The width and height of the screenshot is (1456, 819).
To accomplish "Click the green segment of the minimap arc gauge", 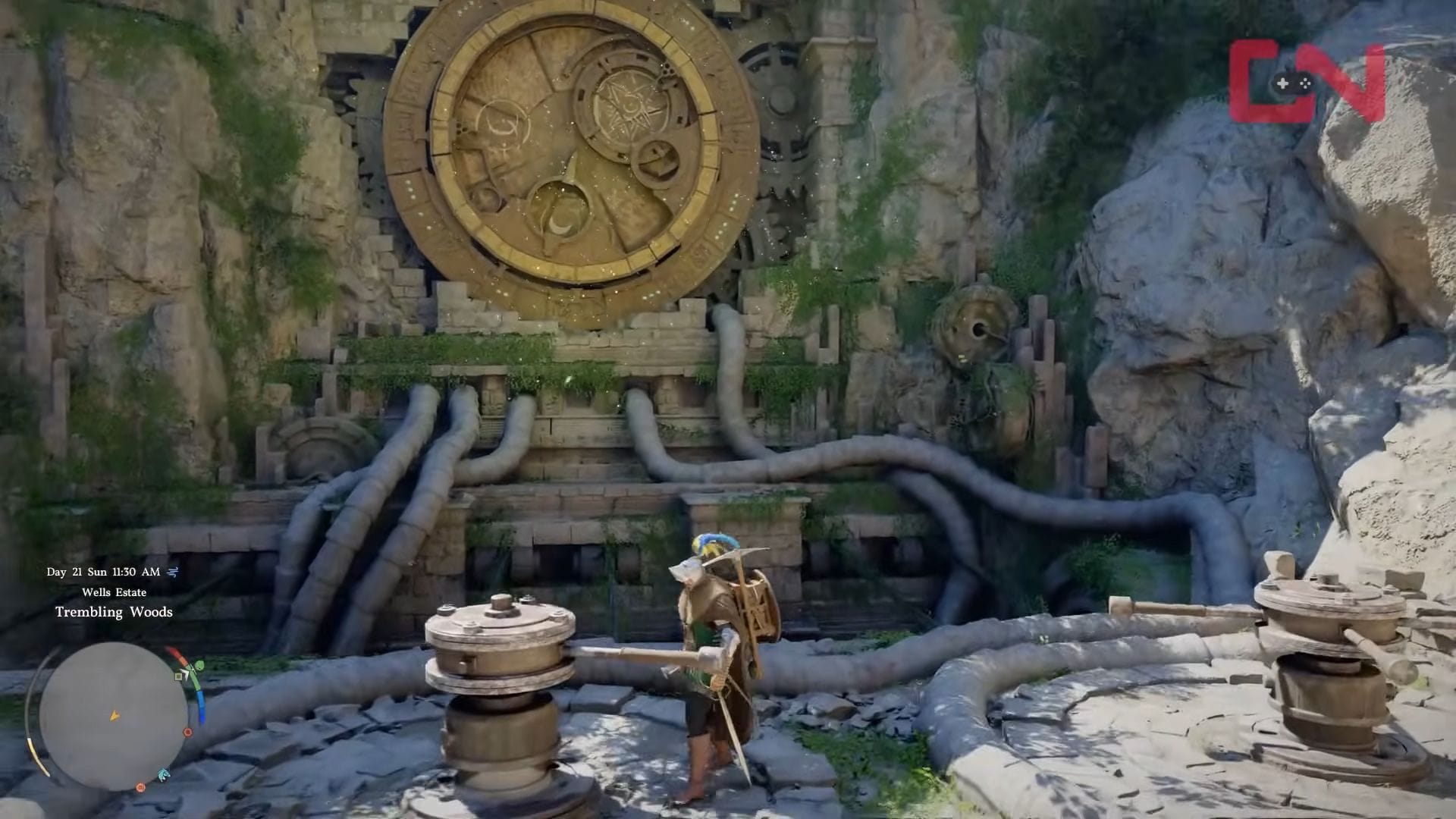I will pos(195,686).
